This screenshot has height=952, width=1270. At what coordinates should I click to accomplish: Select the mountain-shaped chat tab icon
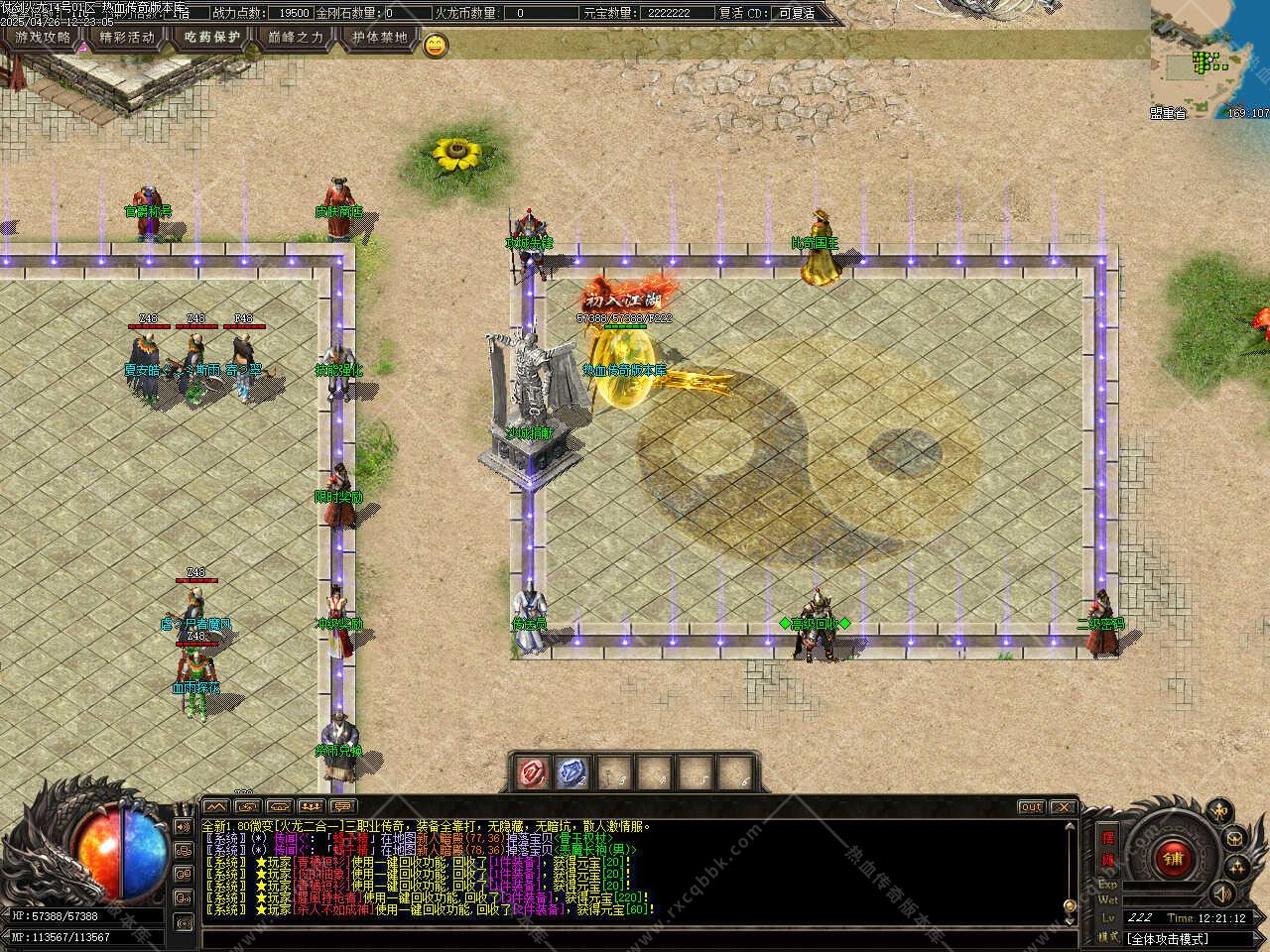click(216, 806)
